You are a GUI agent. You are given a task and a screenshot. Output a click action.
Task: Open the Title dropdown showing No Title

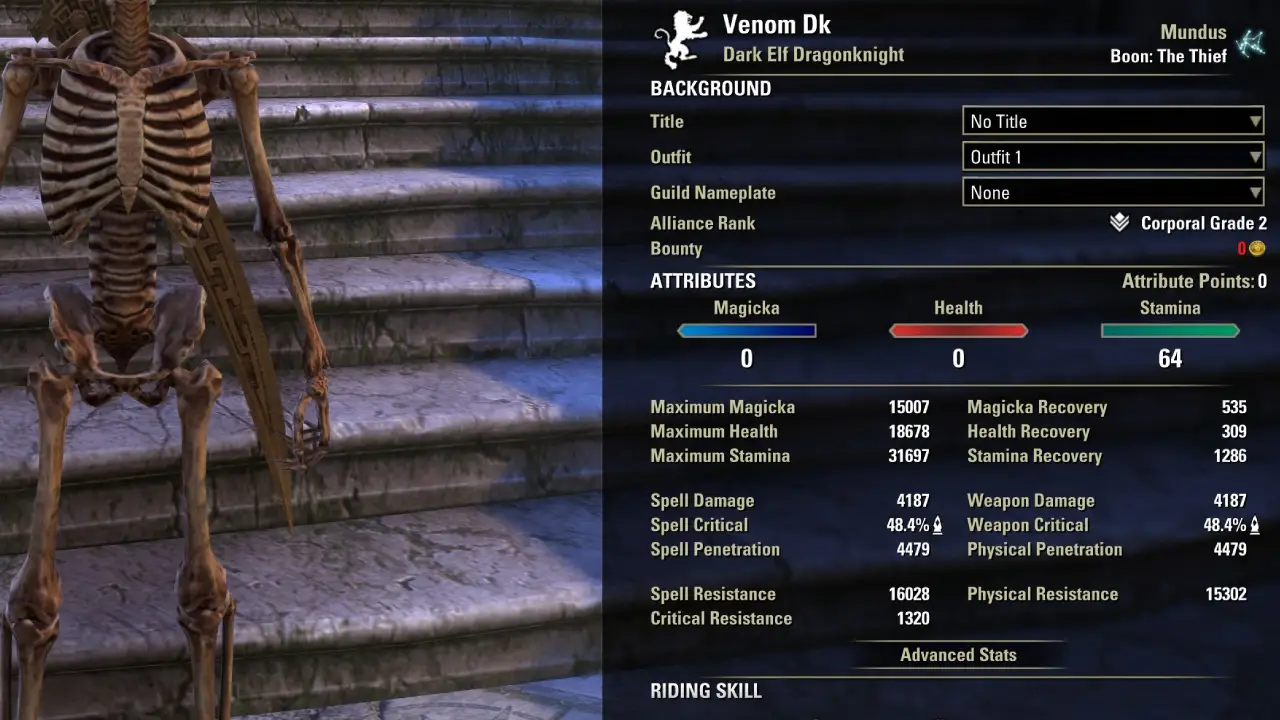click(x=1112, y=121)
